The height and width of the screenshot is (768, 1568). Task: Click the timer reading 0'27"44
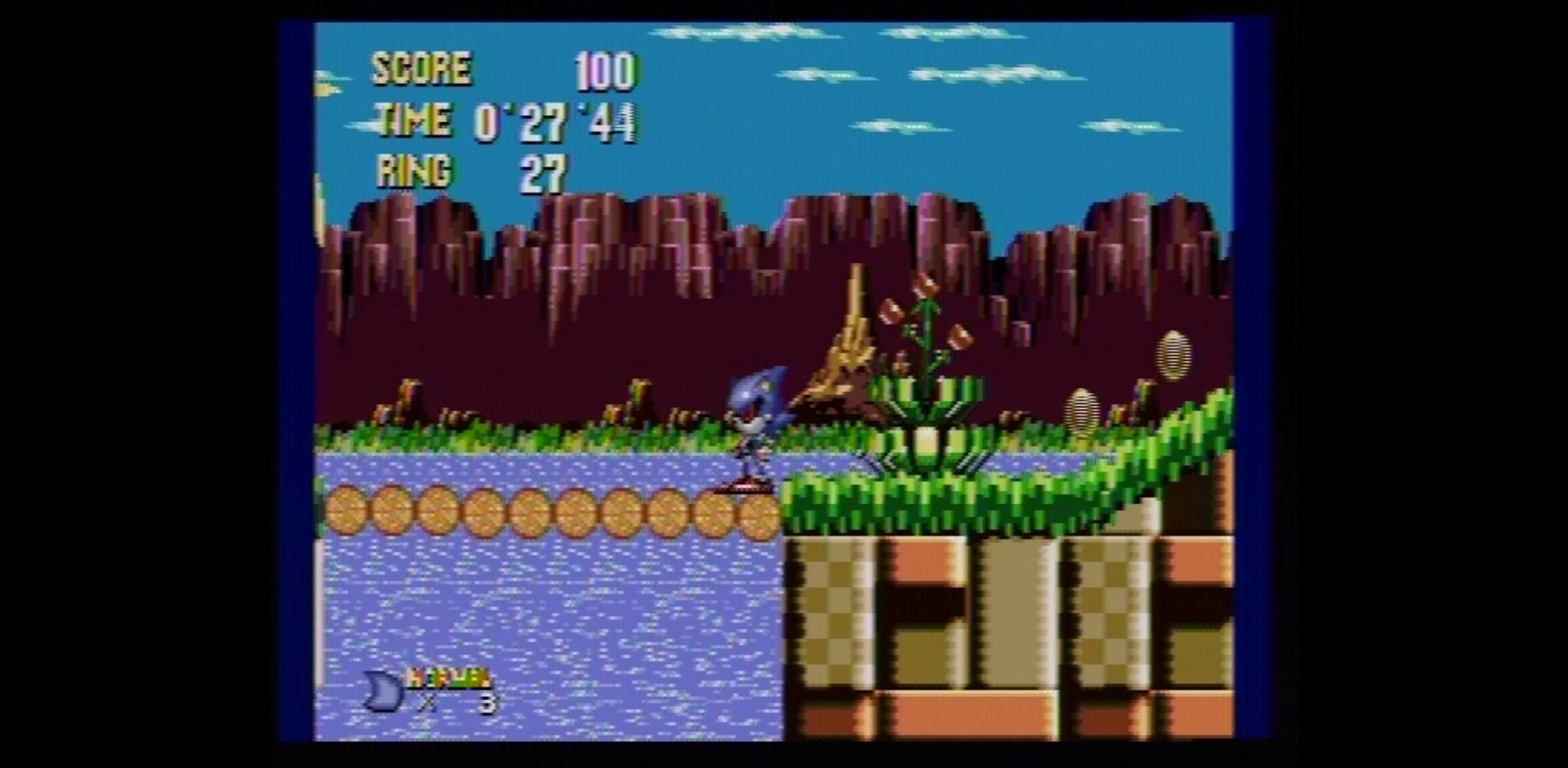[x=555, y=122]
